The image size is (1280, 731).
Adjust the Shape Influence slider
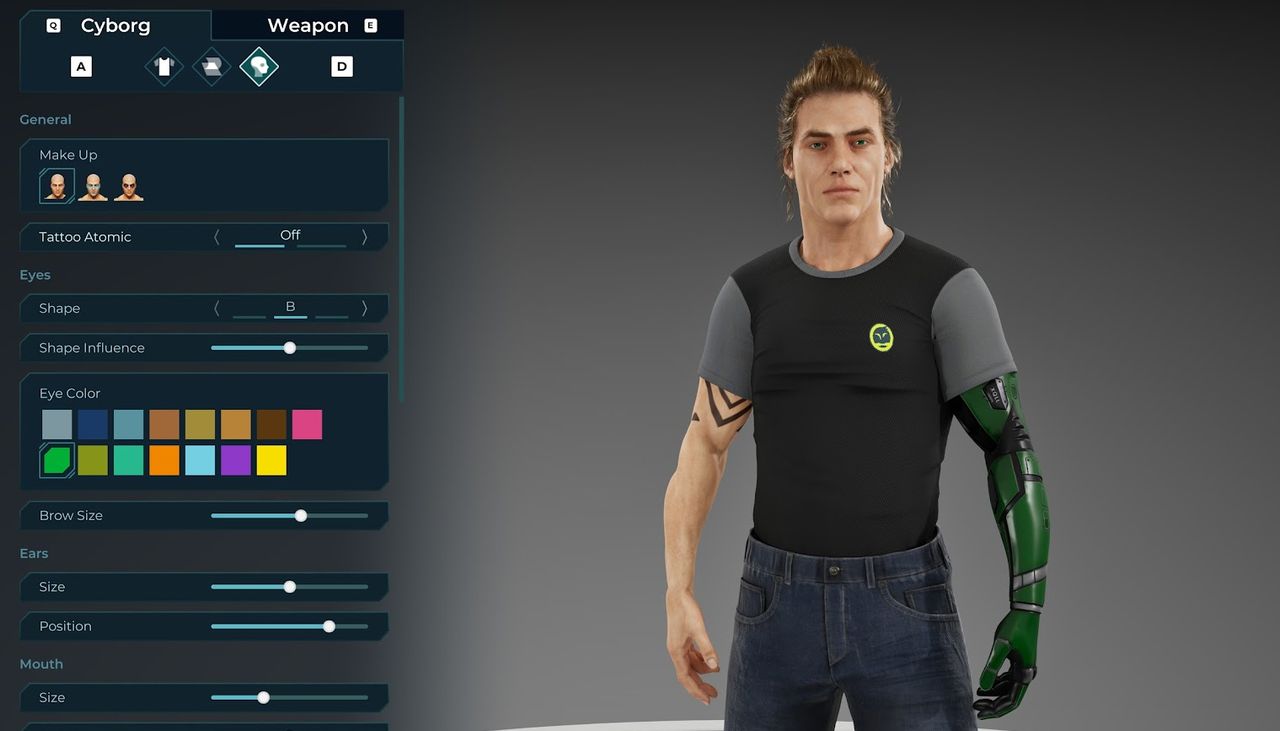pyautogui.click(x=290, y=348)
